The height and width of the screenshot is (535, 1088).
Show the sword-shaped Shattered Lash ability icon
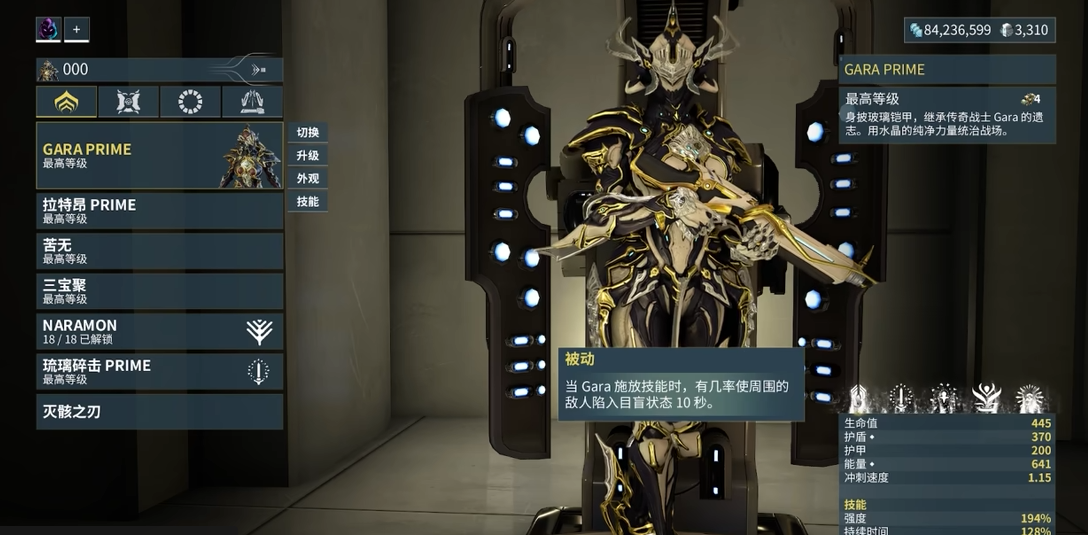pyautogui.click(x=901, y=398)
